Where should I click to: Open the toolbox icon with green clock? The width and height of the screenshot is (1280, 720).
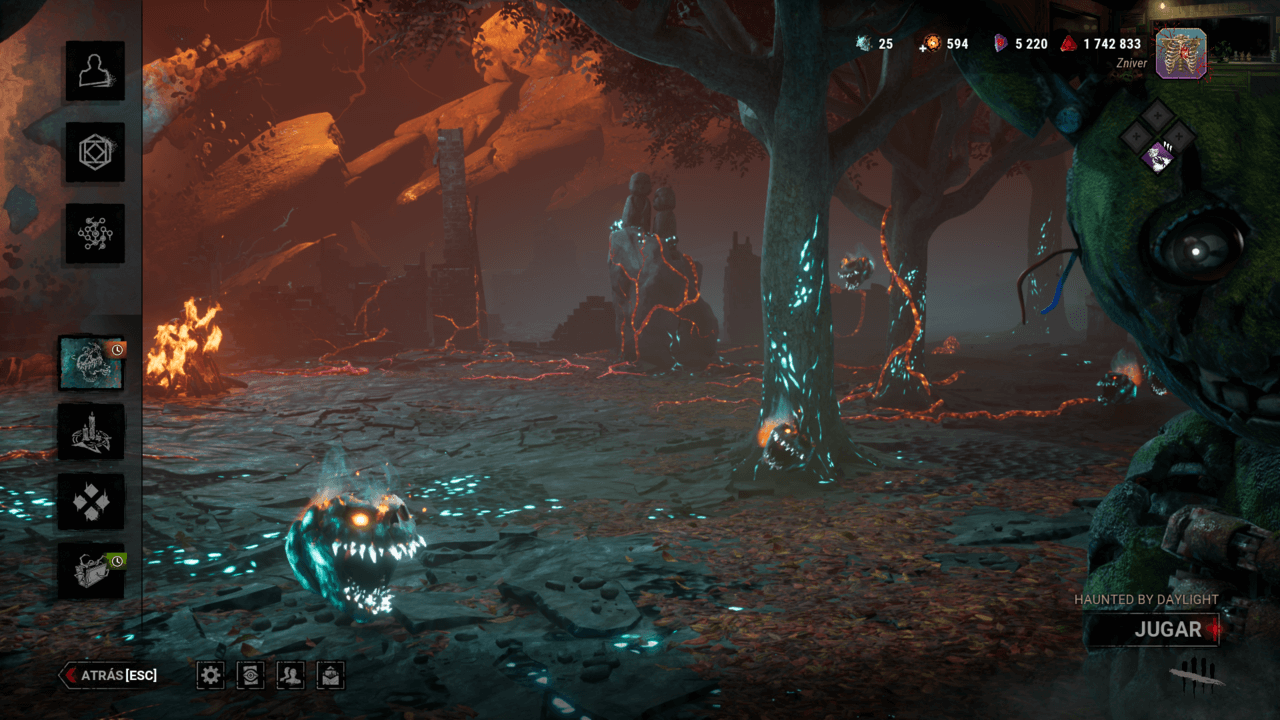91,571
